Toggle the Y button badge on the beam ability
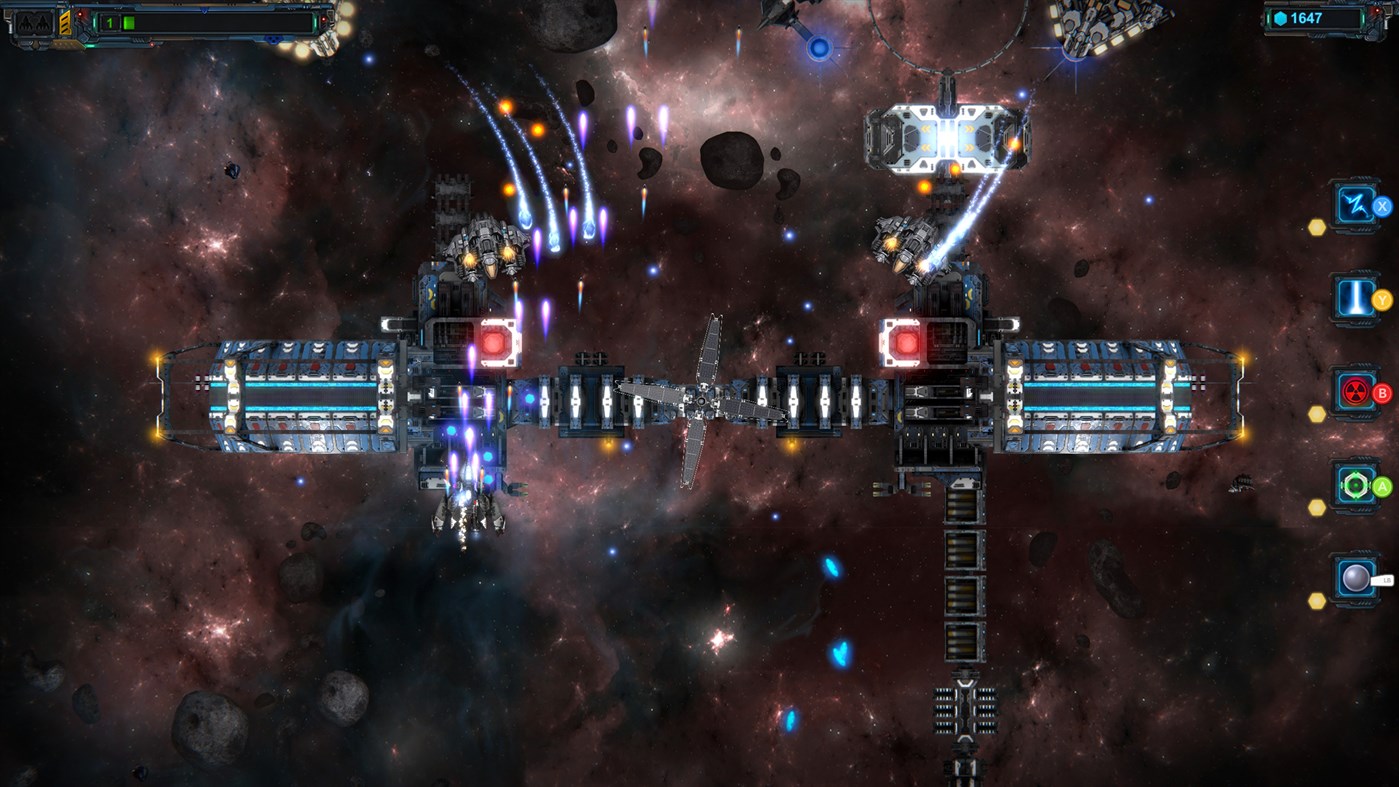1399x787 pixels. point(1383,298)
